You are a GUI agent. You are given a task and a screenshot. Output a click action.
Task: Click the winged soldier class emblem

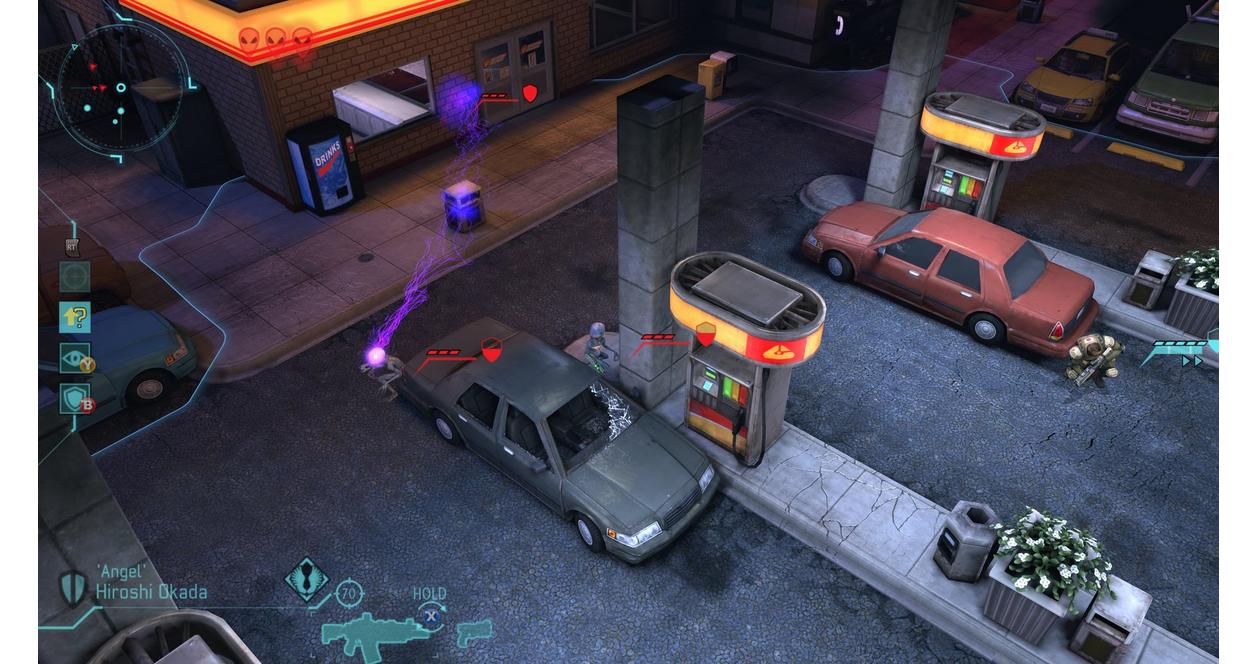coord(307,579)
